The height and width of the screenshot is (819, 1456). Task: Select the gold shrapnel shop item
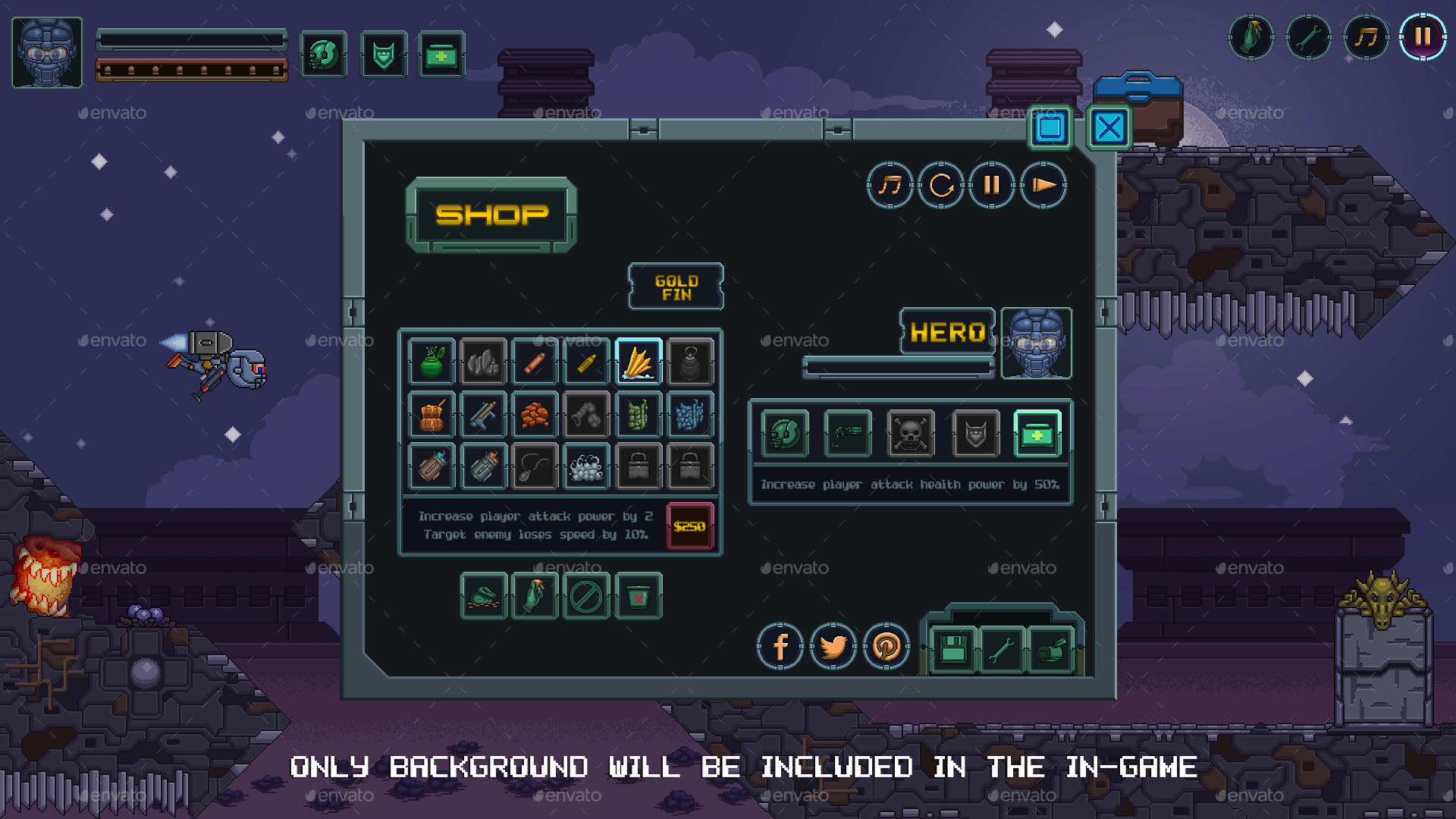(x=639, y=362)
